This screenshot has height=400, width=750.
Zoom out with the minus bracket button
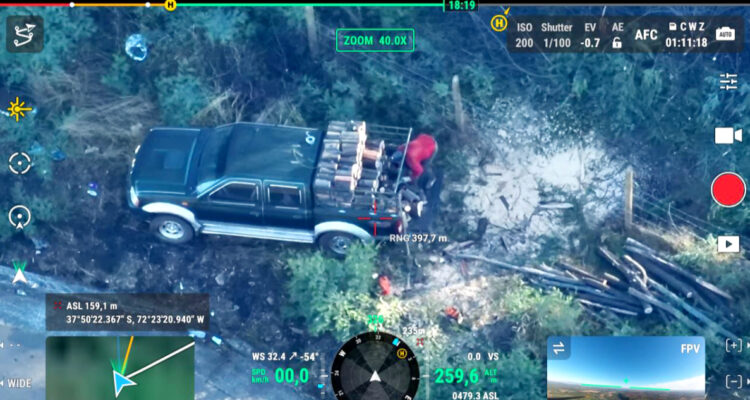pyautogui.click(x=734, y=381)
